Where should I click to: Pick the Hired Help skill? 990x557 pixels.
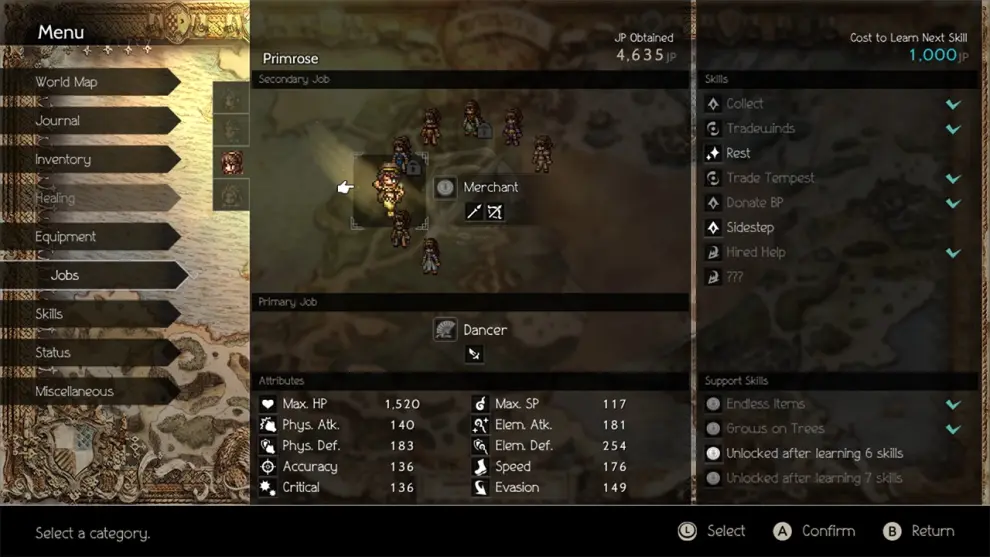point(756,252)
